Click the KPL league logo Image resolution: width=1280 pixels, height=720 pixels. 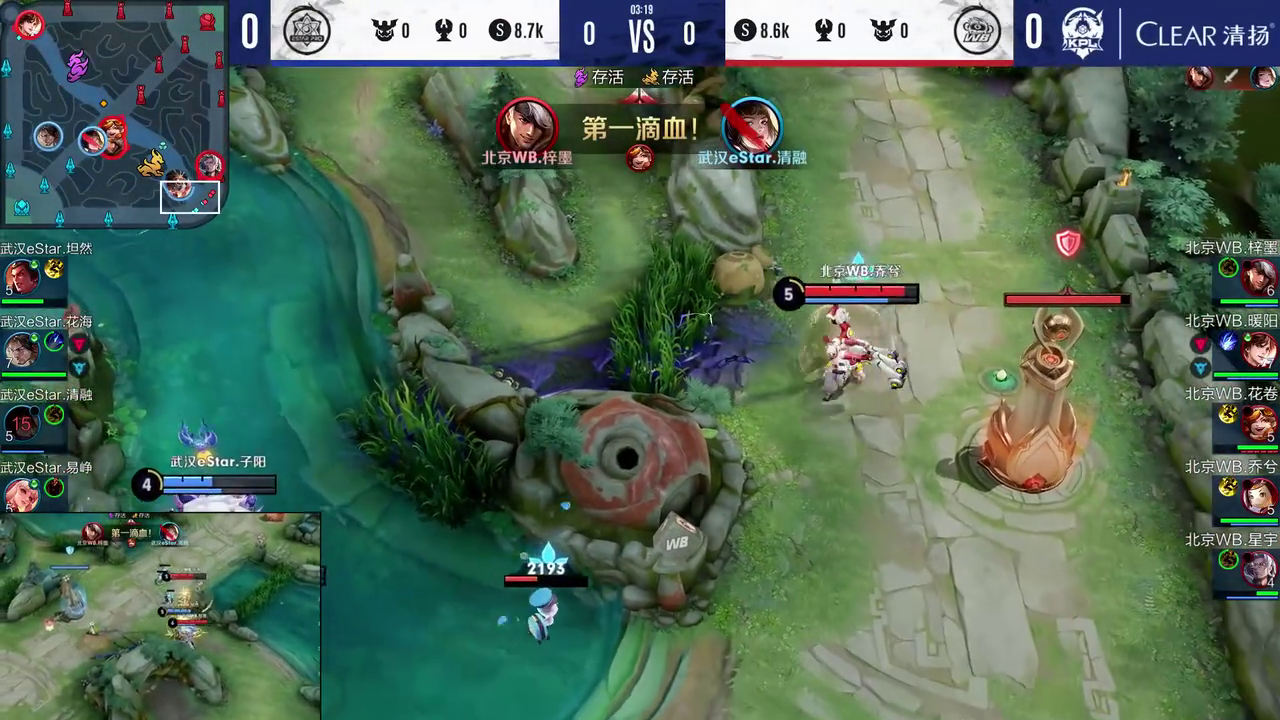click(x=1081, y=31)
